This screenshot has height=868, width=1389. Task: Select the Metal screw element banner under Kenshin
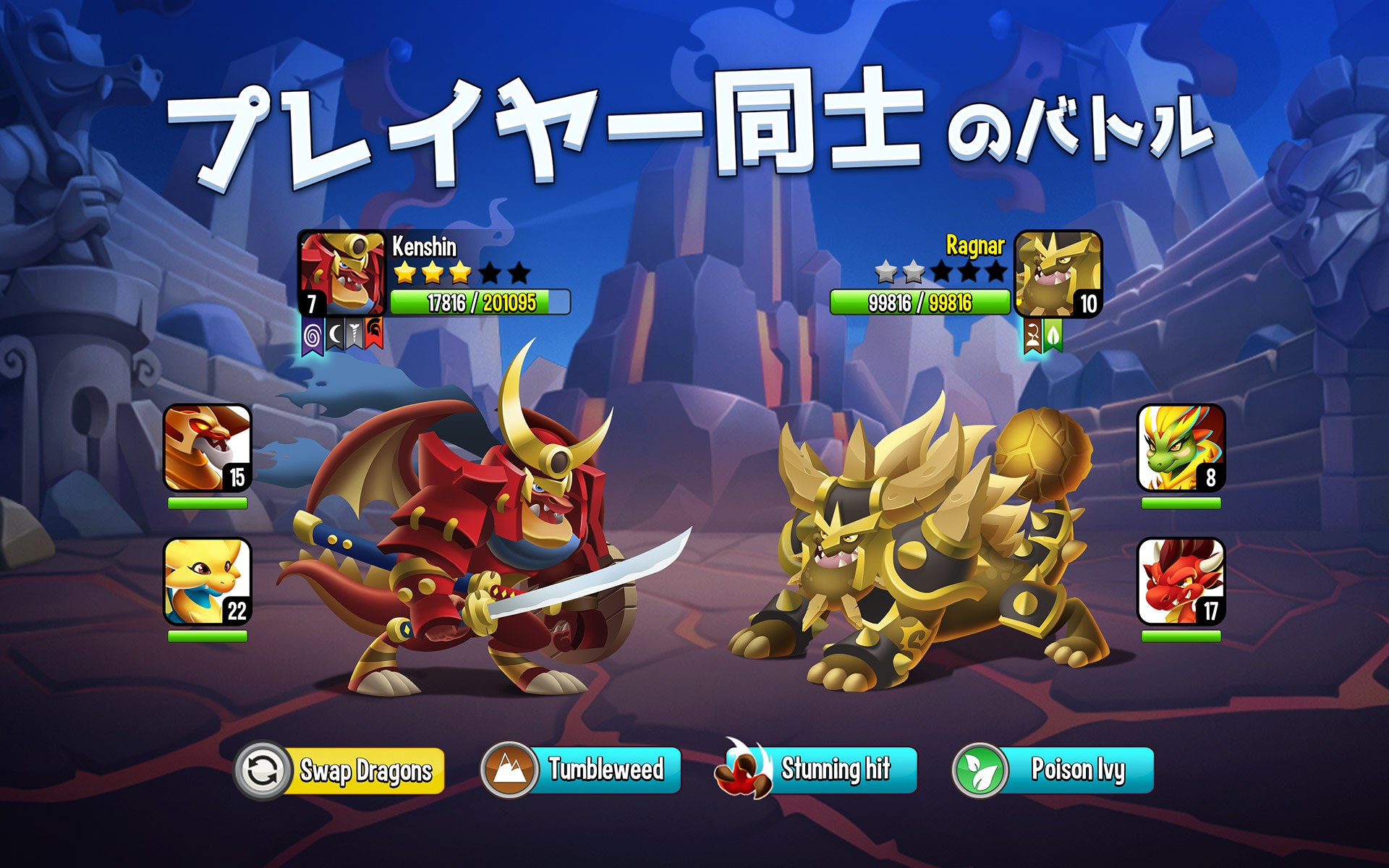pyautogui.click(x=355, y=334)
